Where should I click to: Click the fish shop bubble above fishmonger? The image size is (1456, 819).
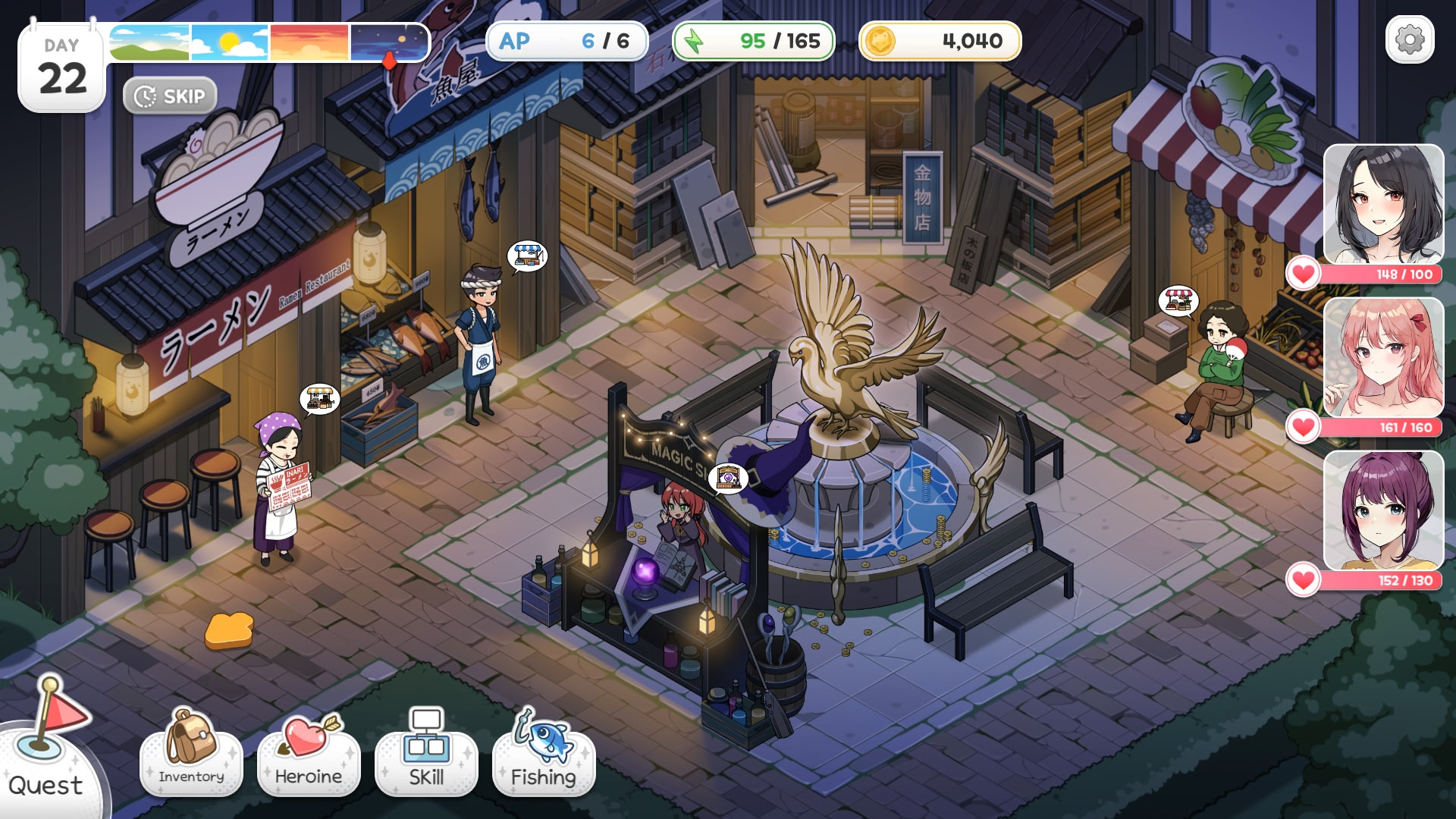[x=527, y=256]
